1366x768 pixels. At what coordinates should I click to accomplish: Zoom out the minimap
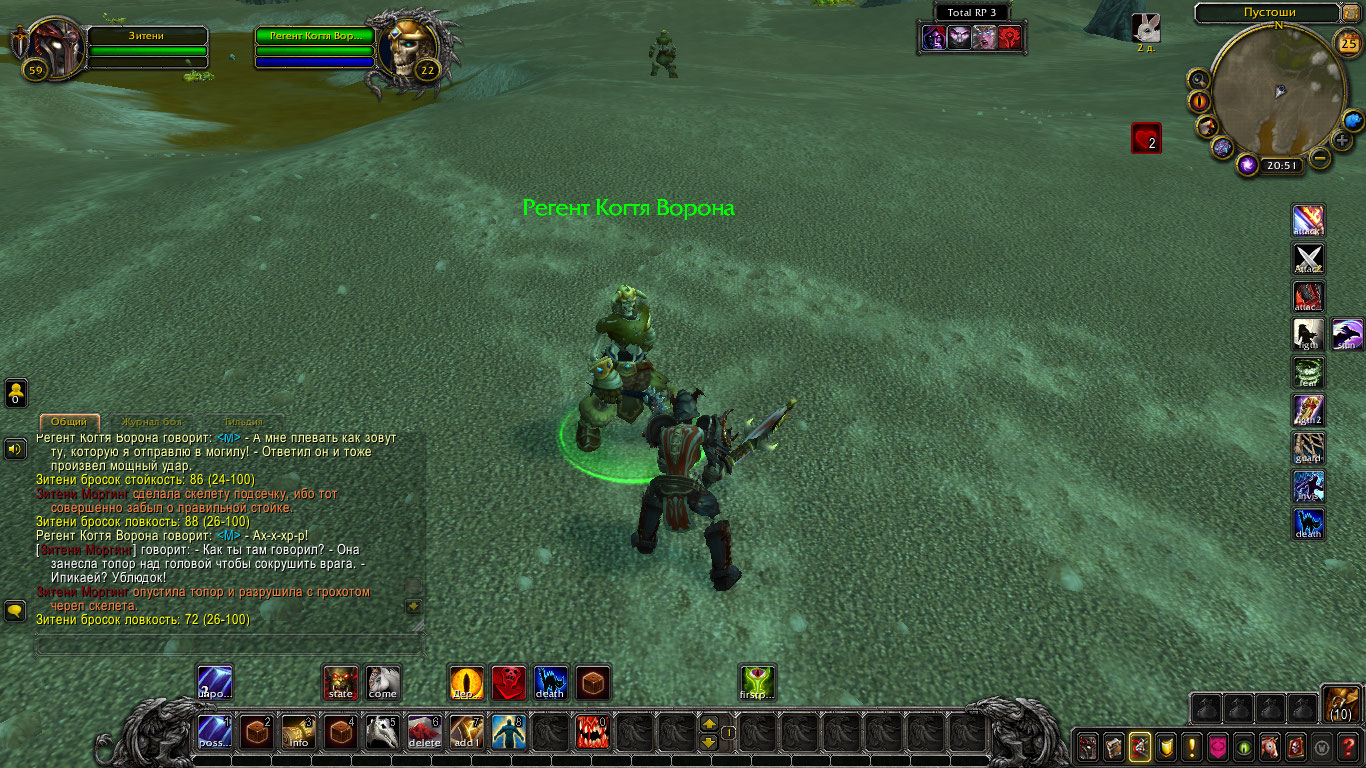coord(1320,158)
